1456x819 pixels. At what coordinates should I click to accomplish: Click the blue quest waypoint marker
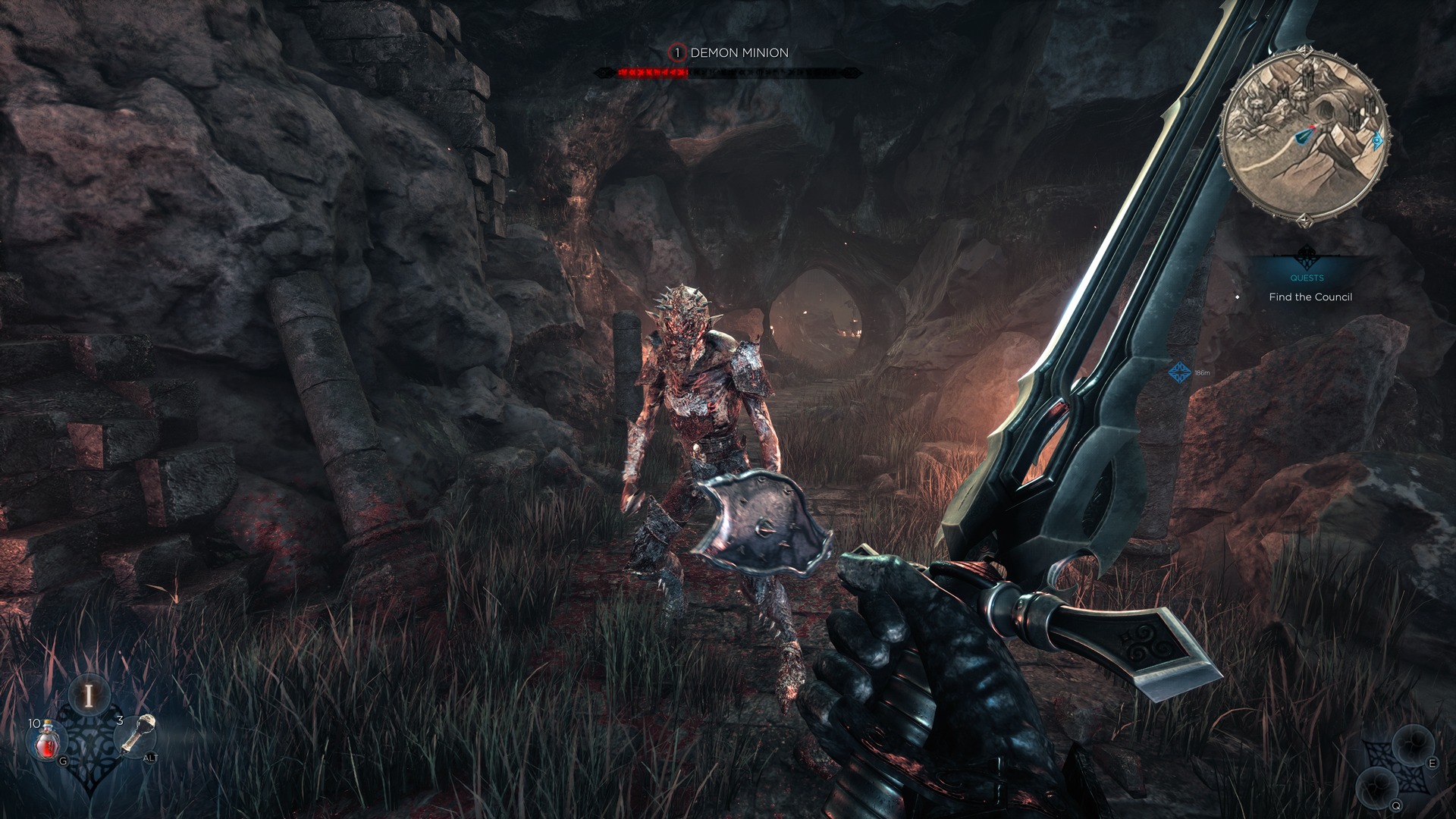1179,372
